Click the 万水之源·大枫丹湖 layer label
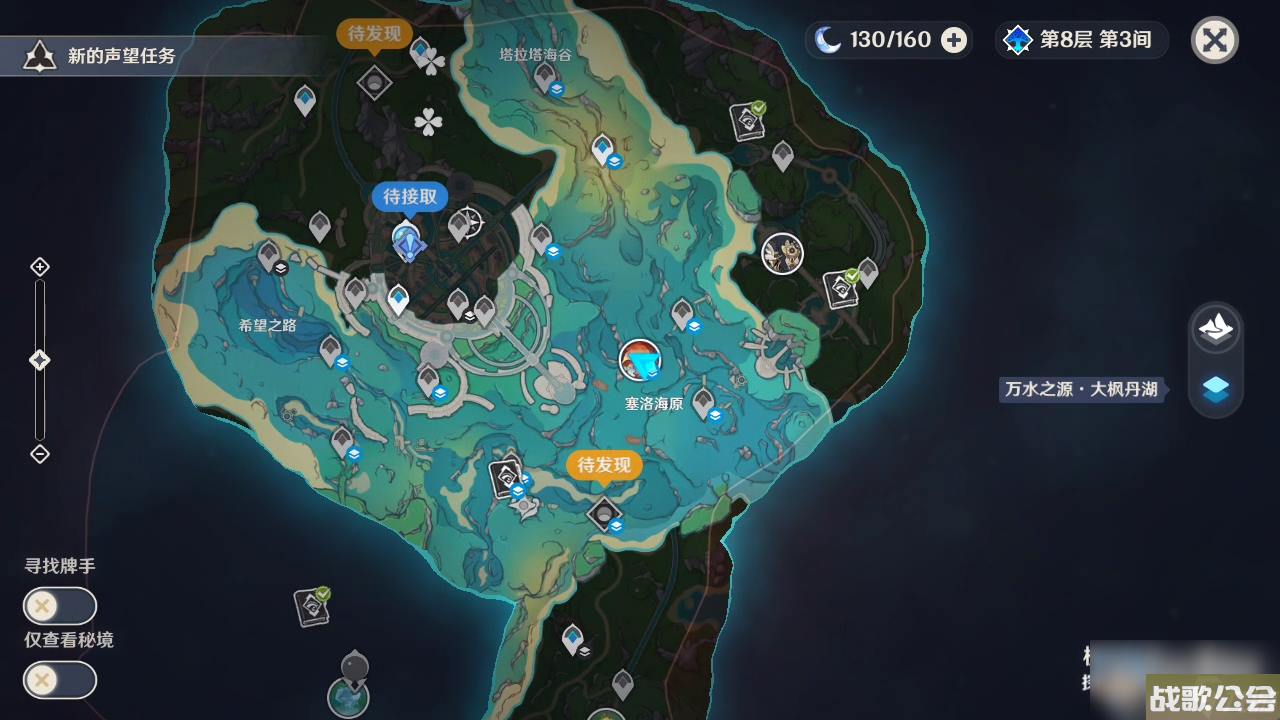1280x720 pixels. [1081, 390]
